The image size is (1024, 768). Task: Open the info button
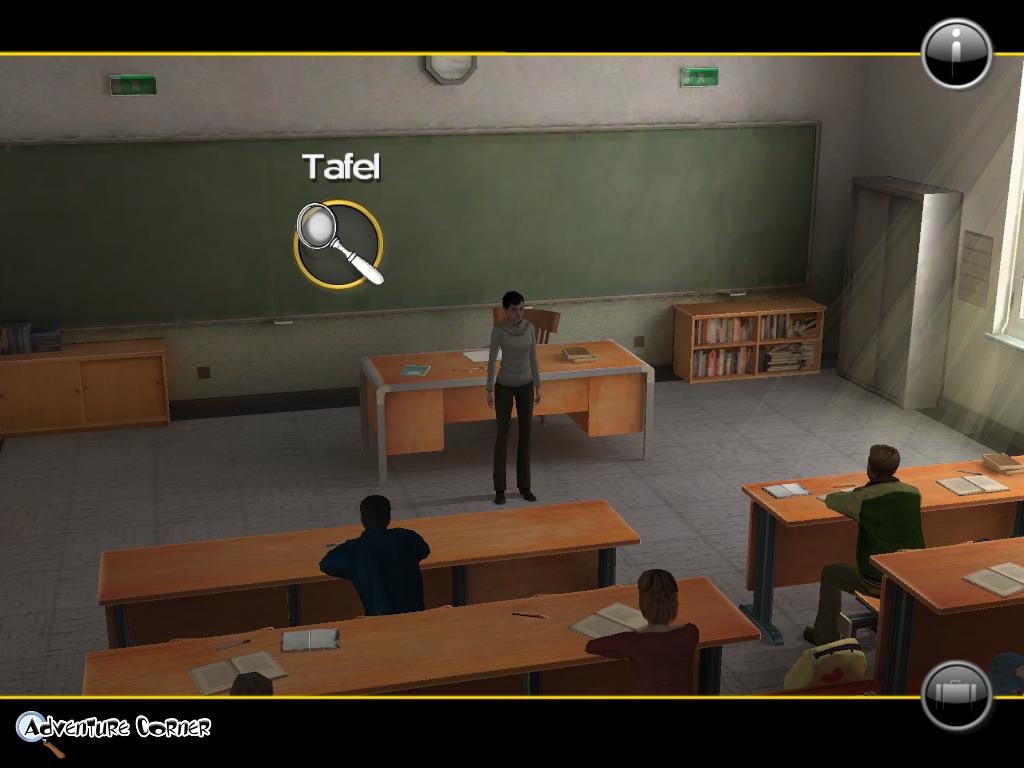tap(956, 54)
